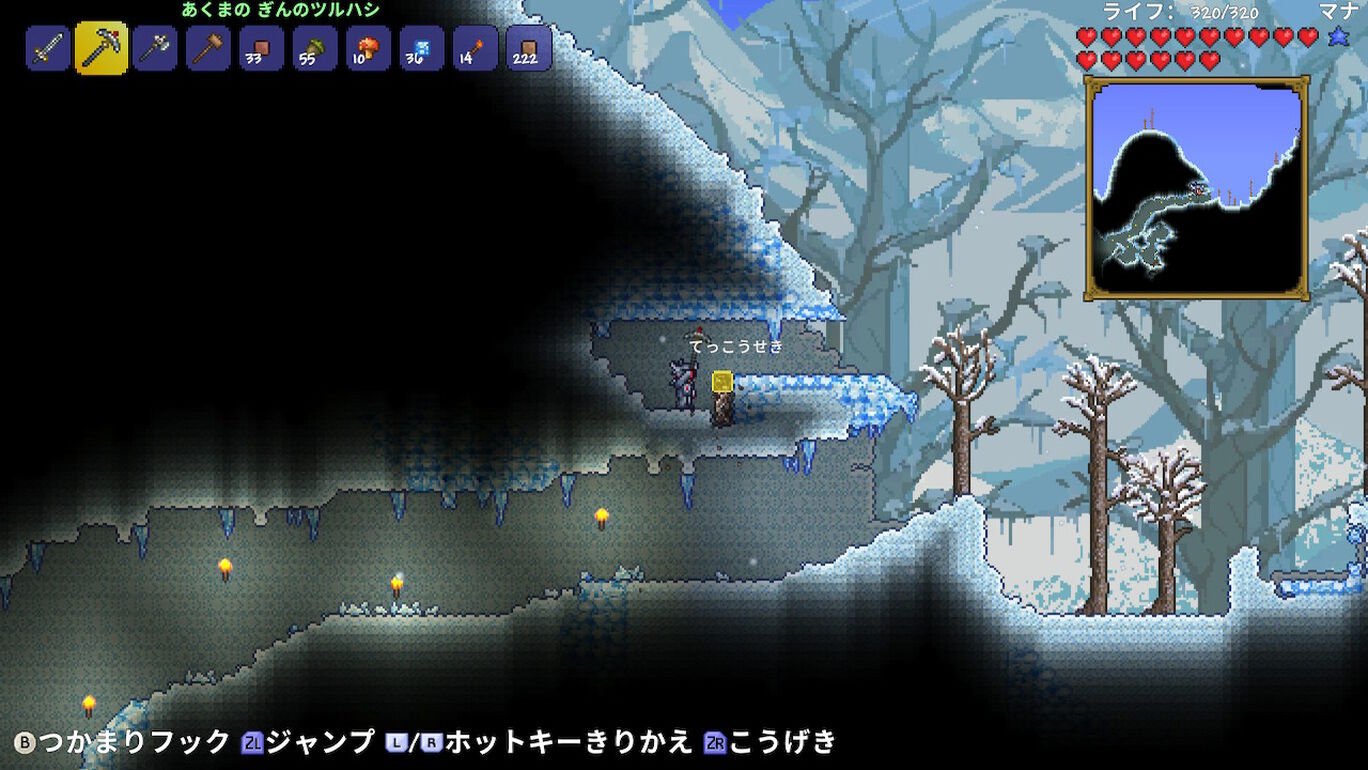Click the あくまの ぎんのツルハシ item name text
Screen dimensions: 1368x770
click(282, 10)
